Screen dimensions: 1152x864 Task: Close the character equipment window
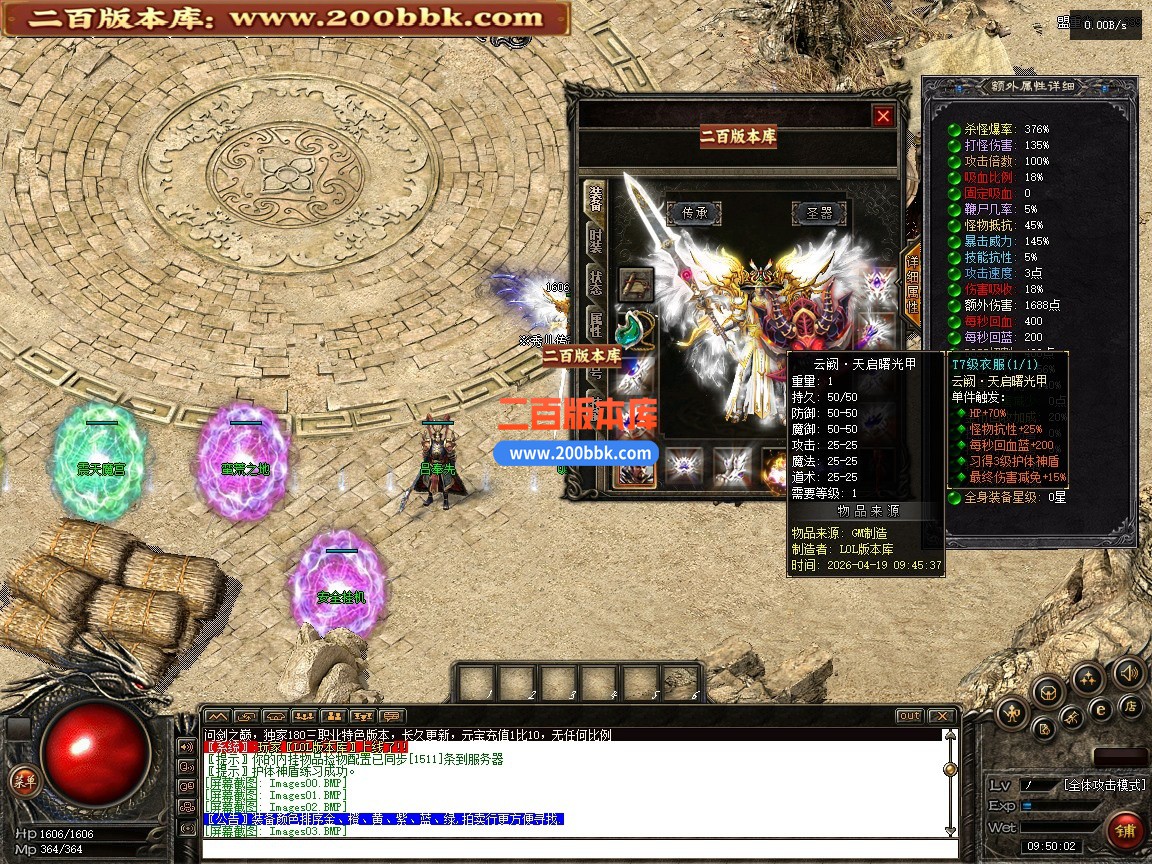coord(883,116)
